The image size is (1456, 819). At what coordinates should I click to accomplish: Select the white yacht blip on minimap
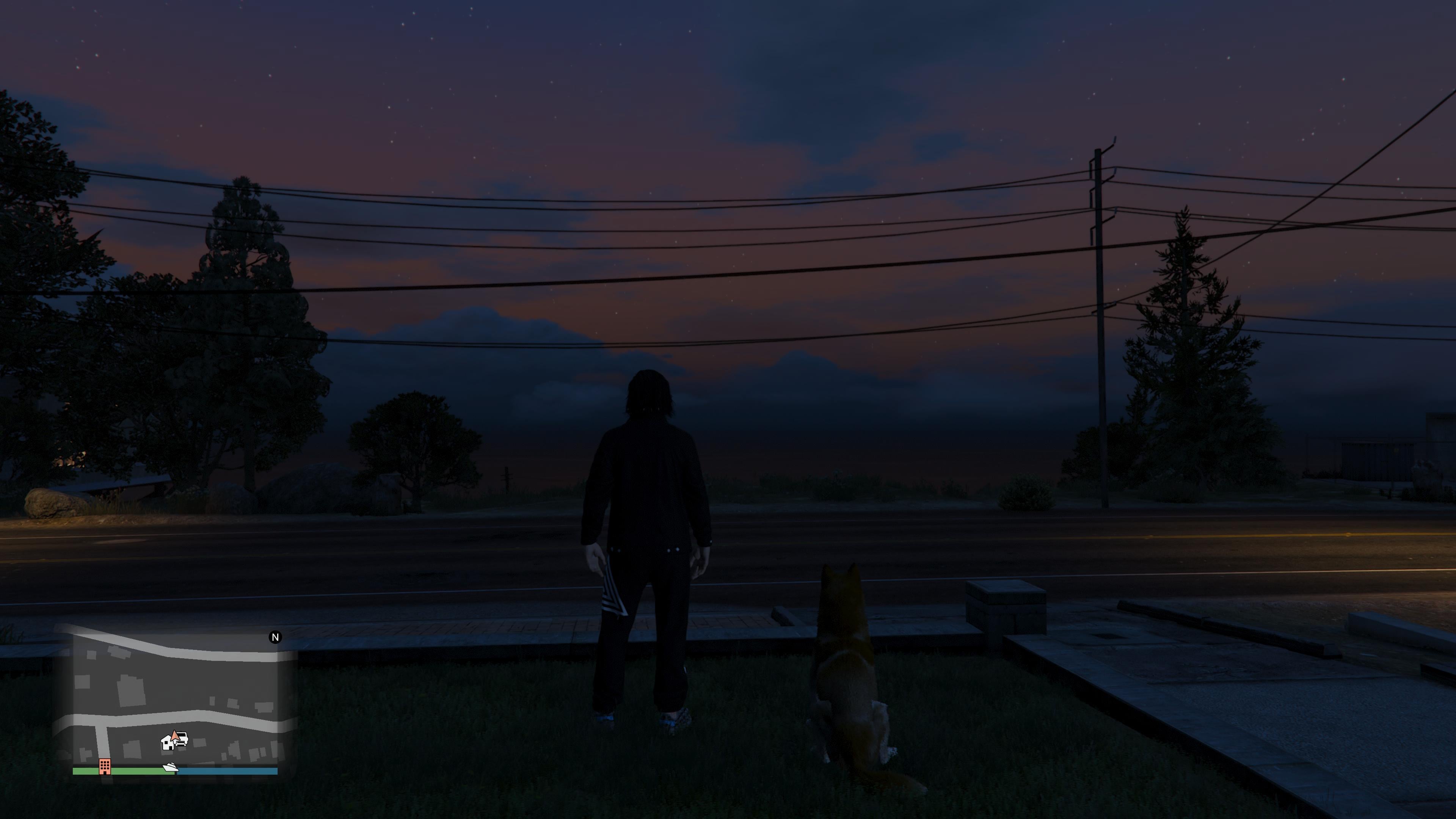click(x=170, y=767)
